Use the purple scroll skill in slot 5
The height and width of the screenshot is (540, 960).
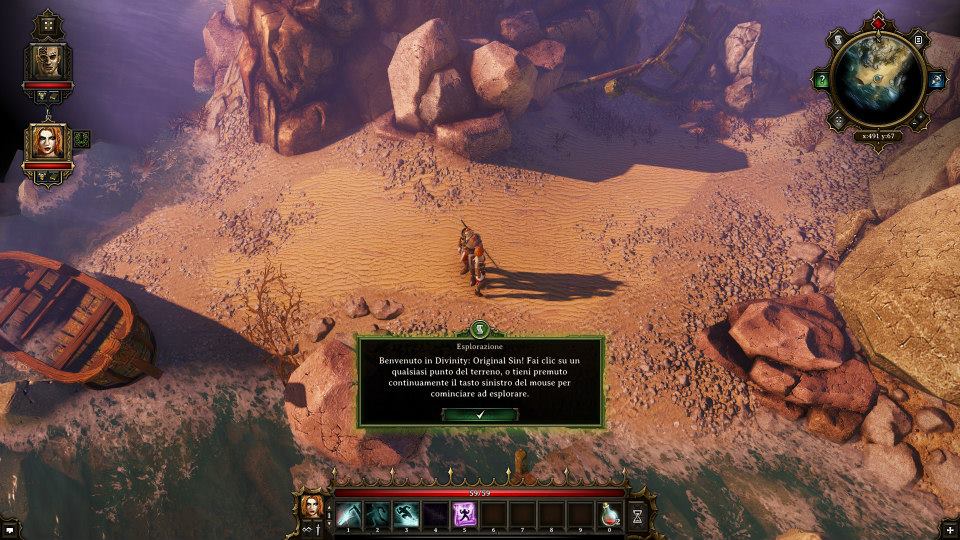pyautogui.click(x=464, y=513)
